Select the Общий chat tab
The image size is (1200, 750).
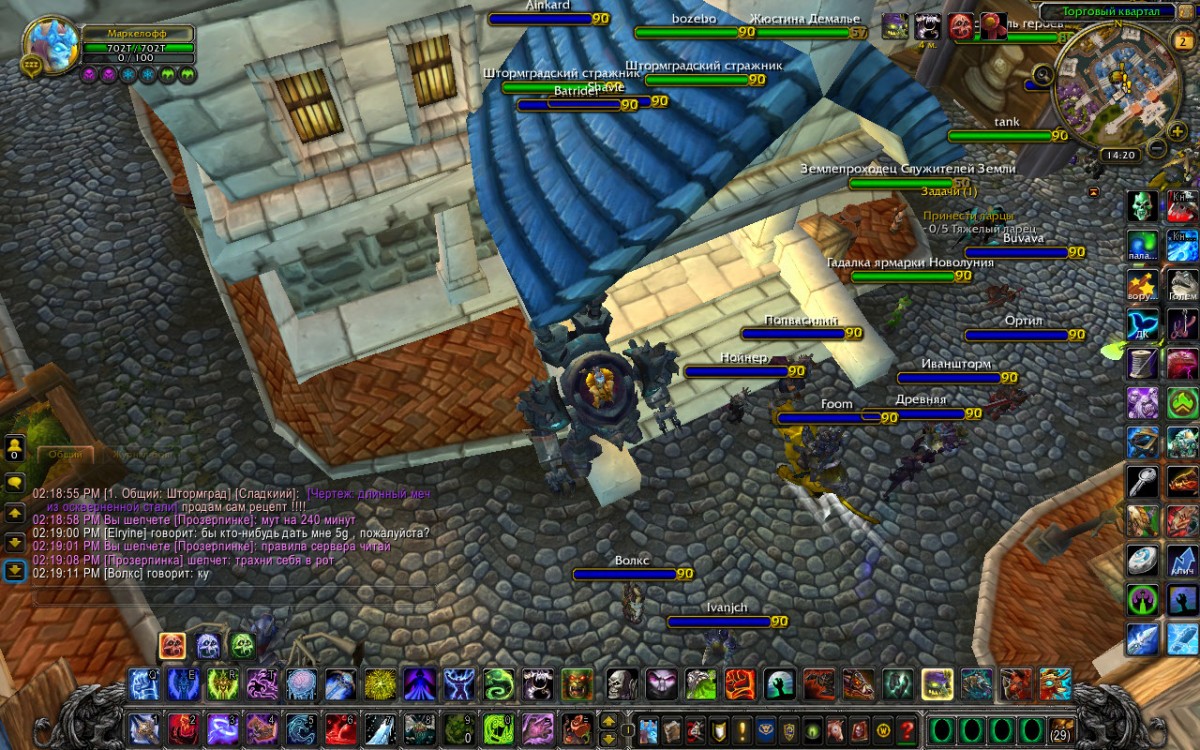[x=65, y=454]
